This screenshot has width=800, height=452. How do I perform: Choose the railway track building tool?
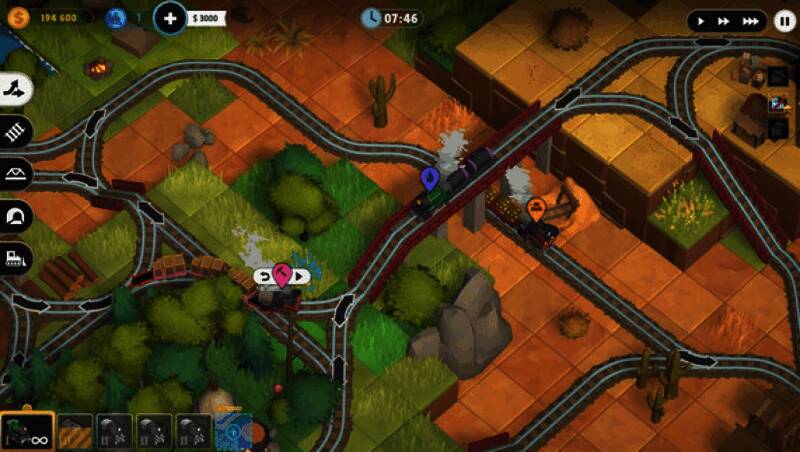coord(16,131)
